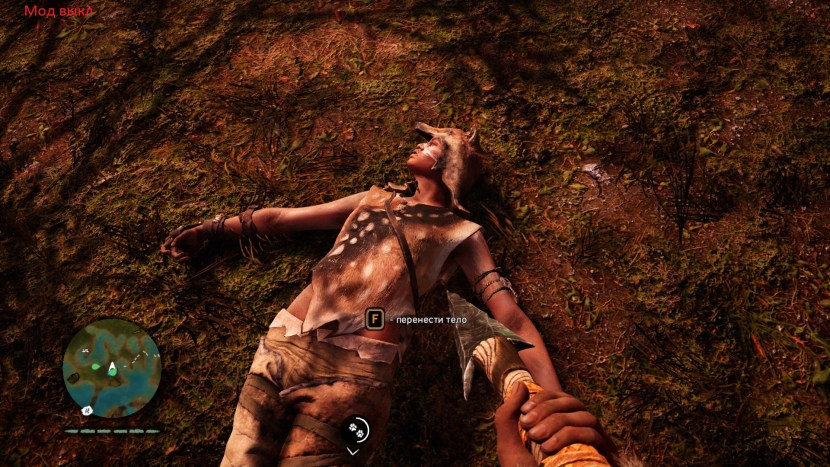Click the white marker on the minimap's lower edge
This screenshot has height=467, width=830.
click(x=88, y=410)
